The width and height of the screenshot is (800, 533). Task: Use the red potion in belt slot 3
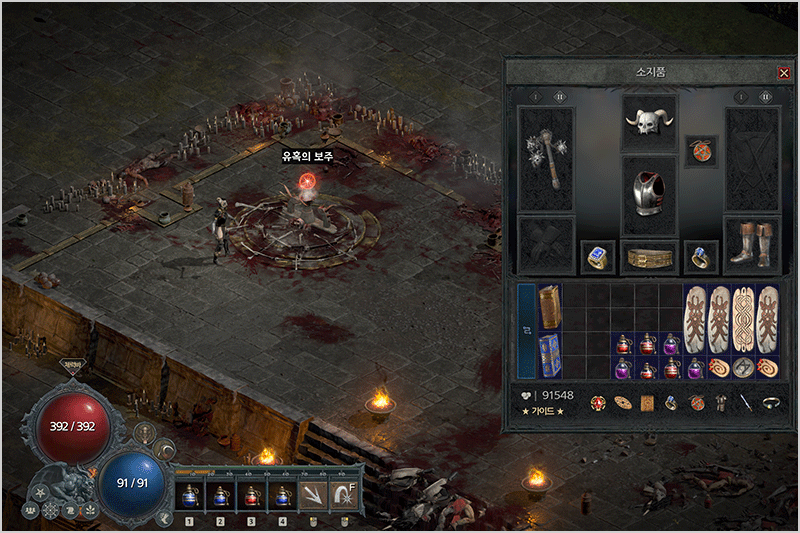[x=251, y=494]
